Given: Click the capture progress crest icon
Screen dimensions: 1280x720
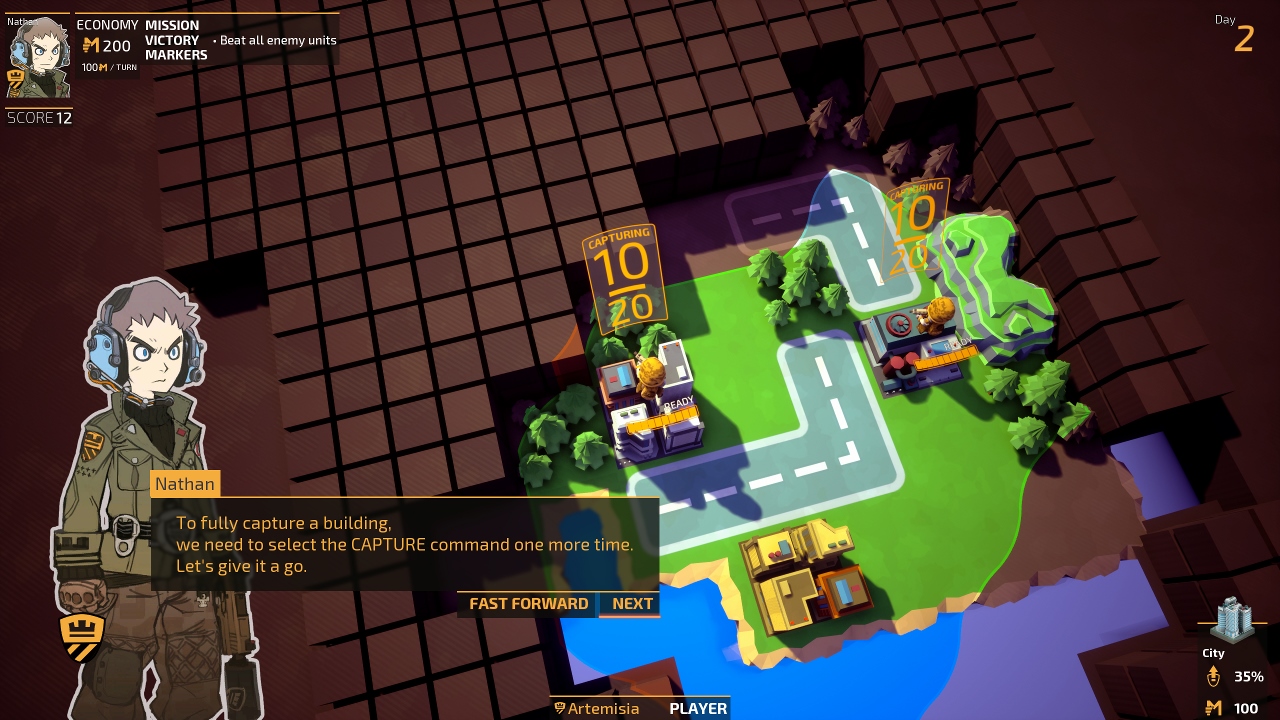Looking at the screenshot, I should click(1216, 676).
